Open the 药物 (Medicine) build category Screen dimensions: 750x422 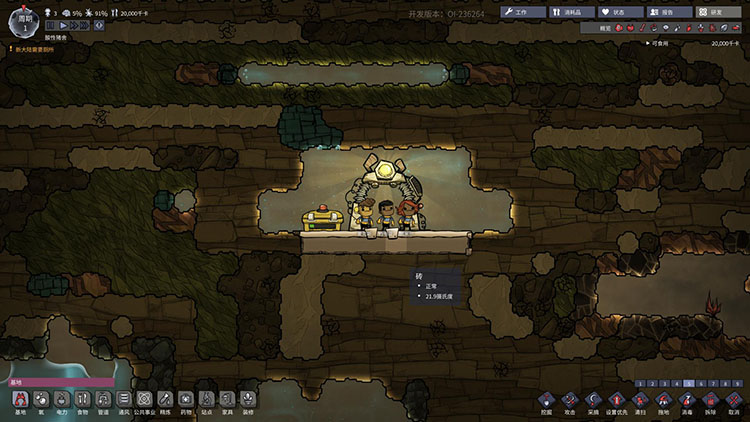pyautogui.click(x=186, y=401)
